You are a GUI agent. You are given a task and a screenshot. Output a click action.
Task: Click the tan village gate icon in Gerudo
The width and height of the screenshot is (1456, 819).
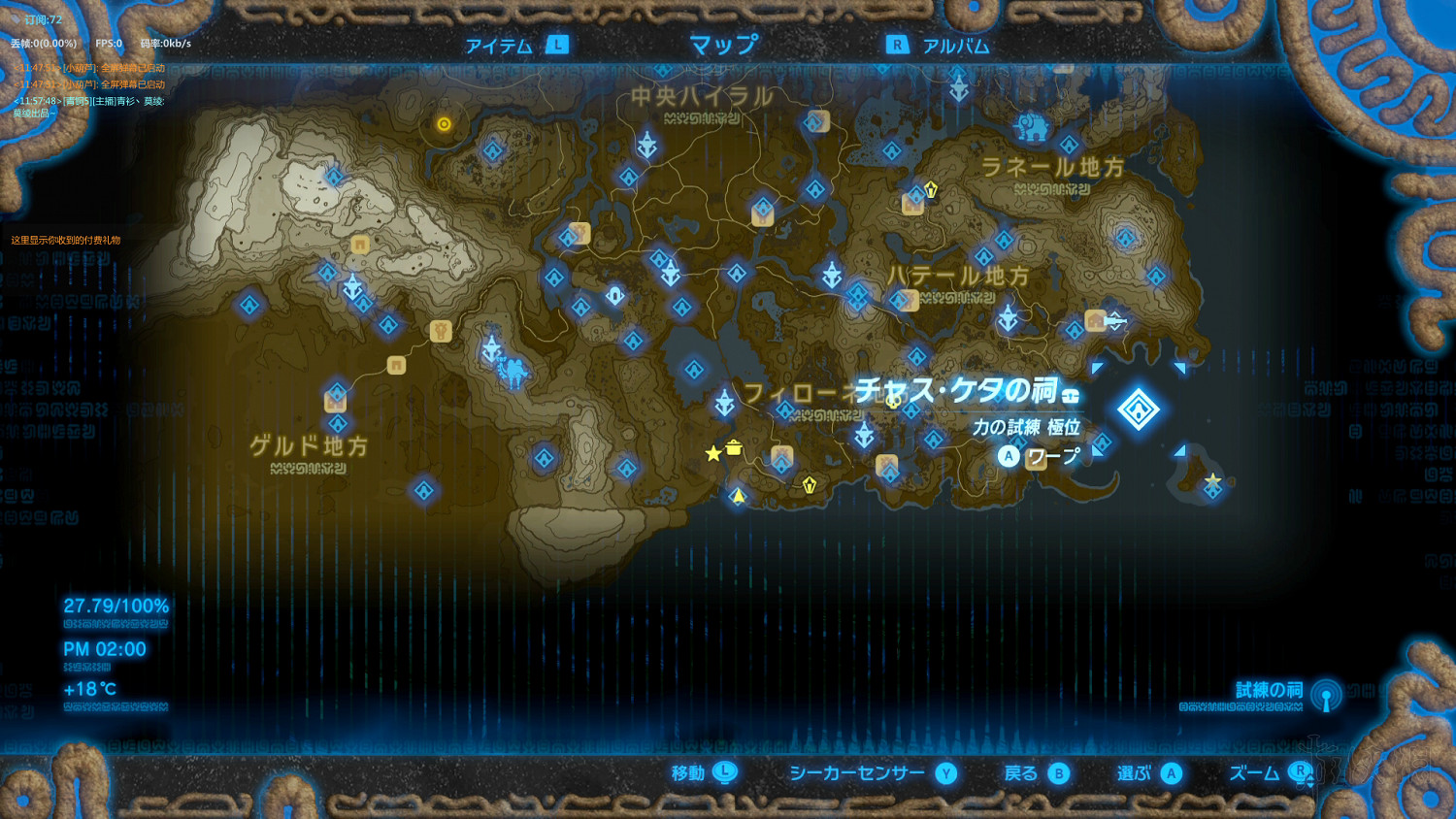pos(395,366)
